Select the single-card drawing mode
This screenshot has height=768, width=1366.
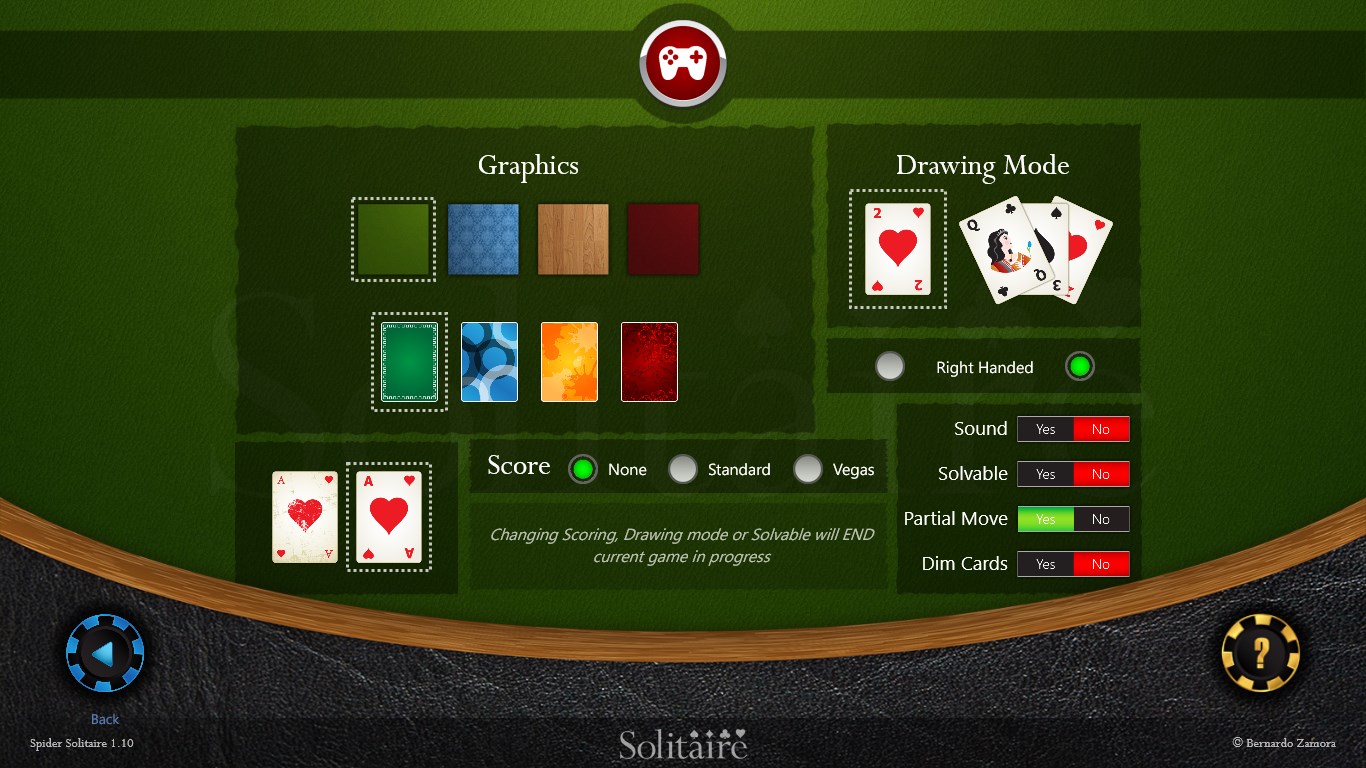coord(897,249)
